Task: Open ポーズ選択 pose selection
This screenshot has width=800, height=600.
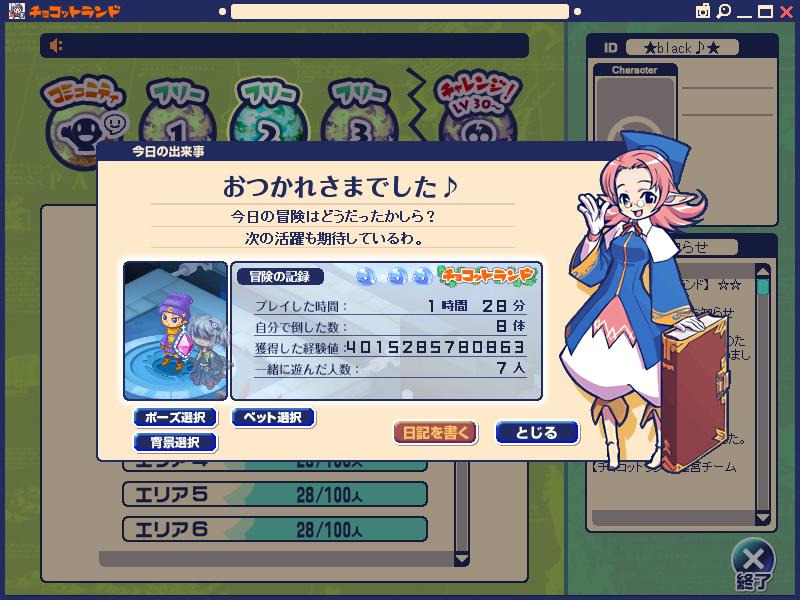Action: [x=175, y=417]
